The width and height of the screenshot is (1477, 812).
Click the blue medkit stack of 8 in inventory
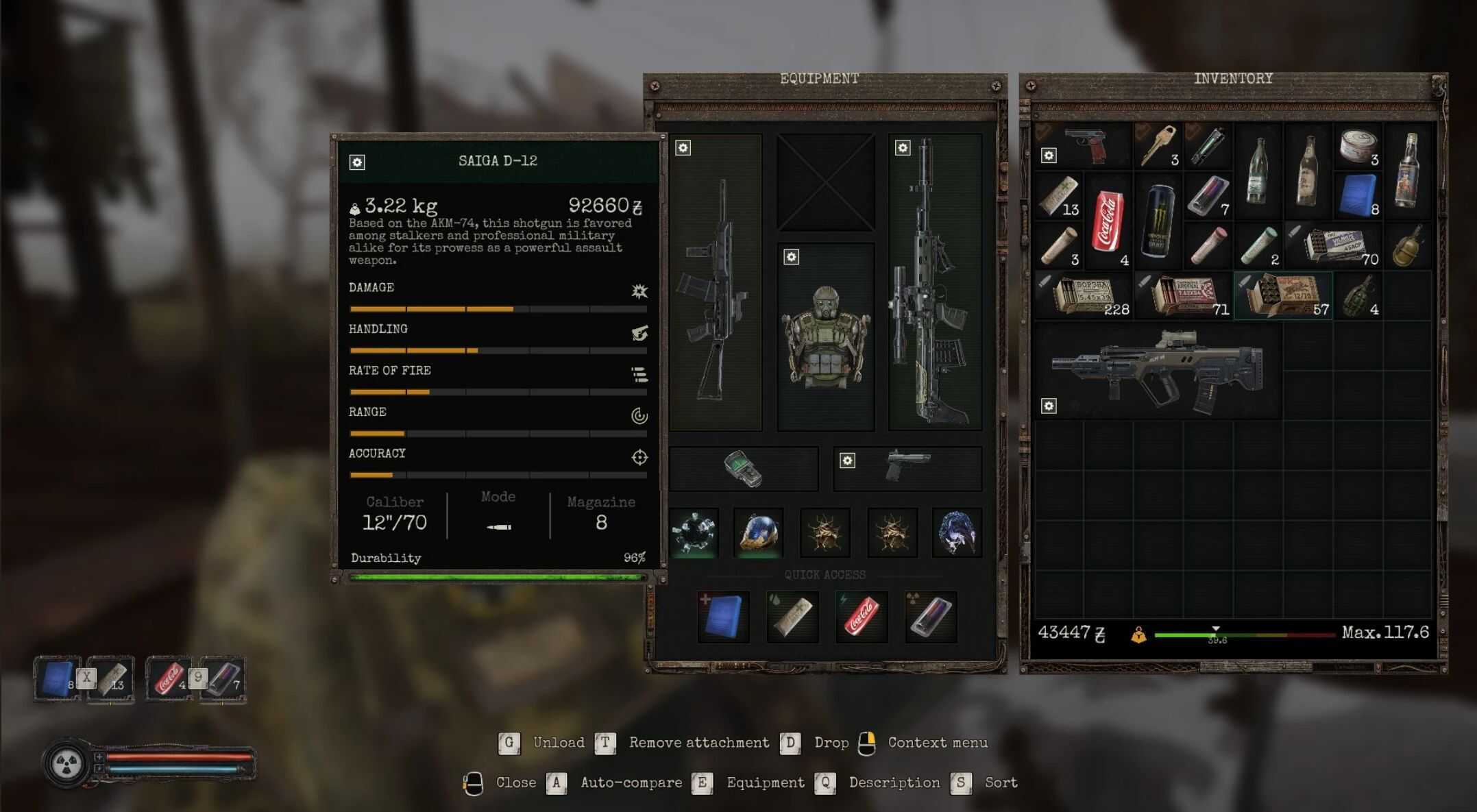[1357, 196]
